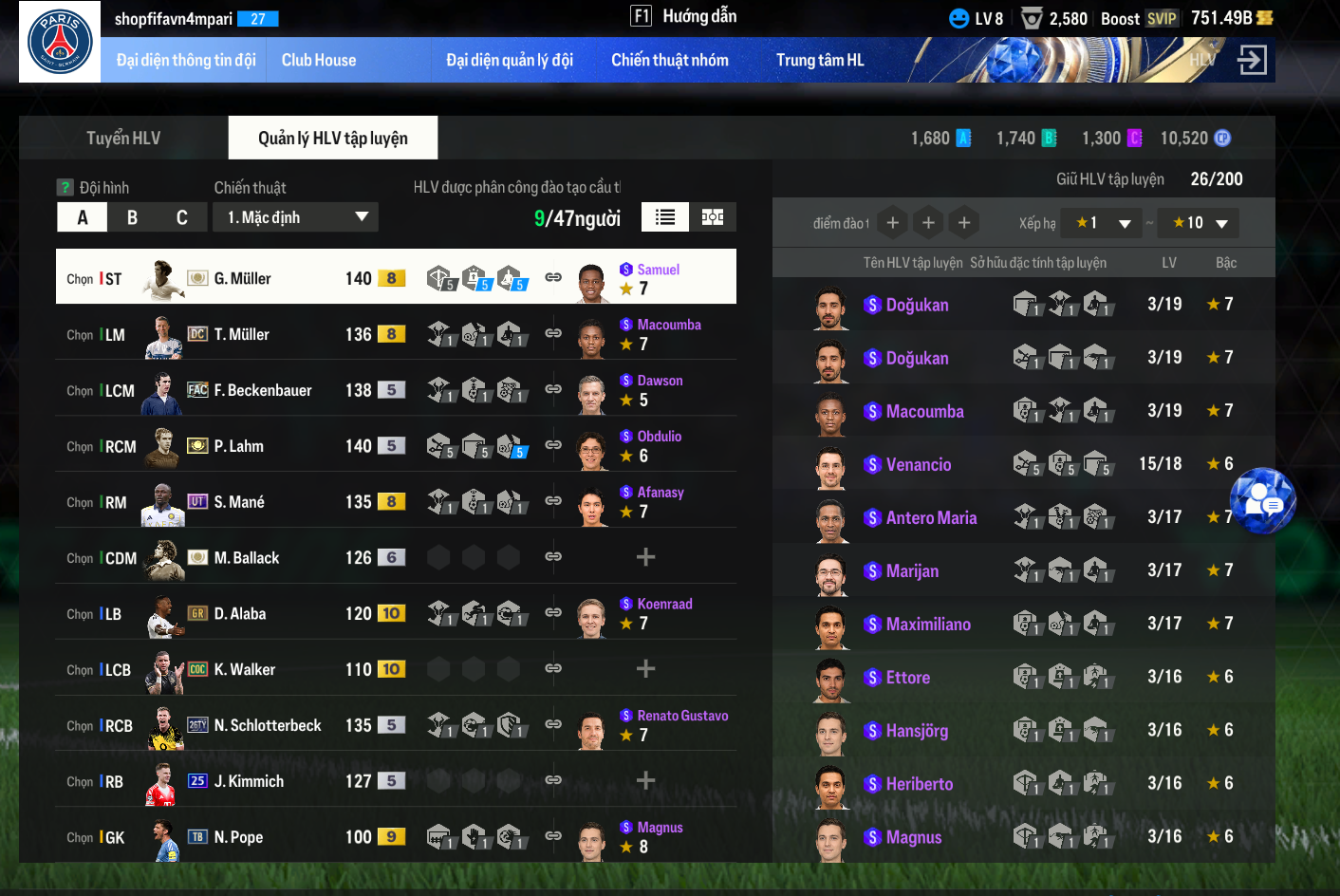Select squad C tab
Viewport: 1340px width, 896px height.
(181, 217)
